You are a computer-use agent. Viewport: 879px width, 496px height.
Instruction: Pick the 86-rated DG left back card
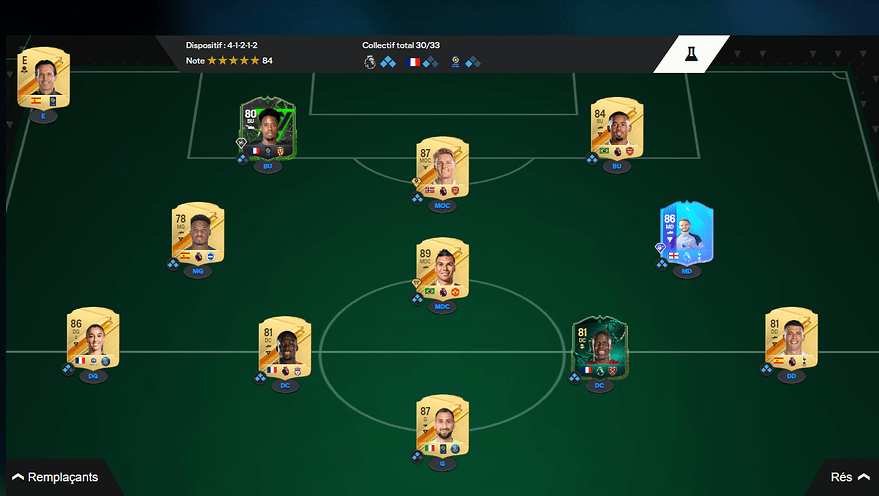coord(93,340)
